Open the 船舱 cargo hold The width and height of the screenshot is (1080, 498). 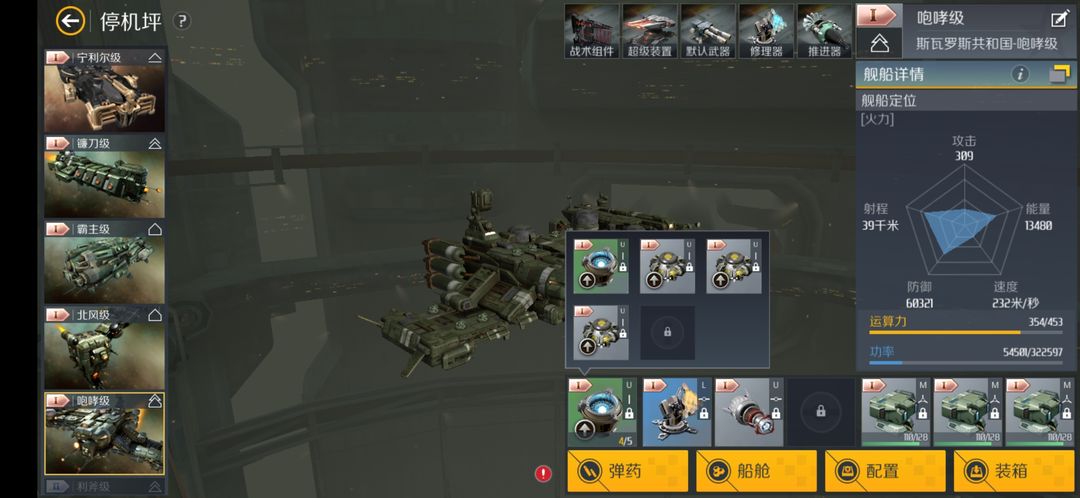click(x=757, y=471)
